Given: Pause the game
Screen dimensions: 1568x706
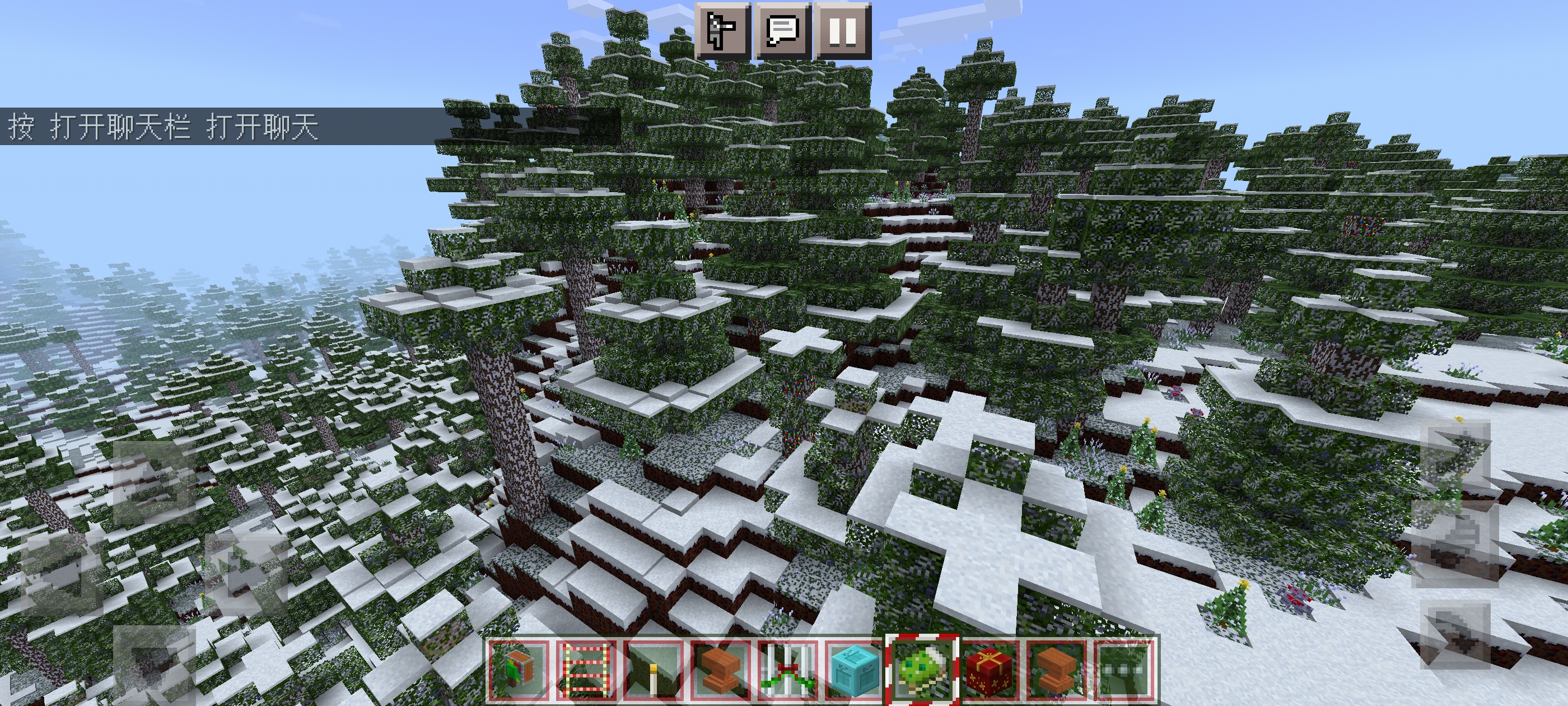Looking at the screenshot, I should tap(843, 29).
